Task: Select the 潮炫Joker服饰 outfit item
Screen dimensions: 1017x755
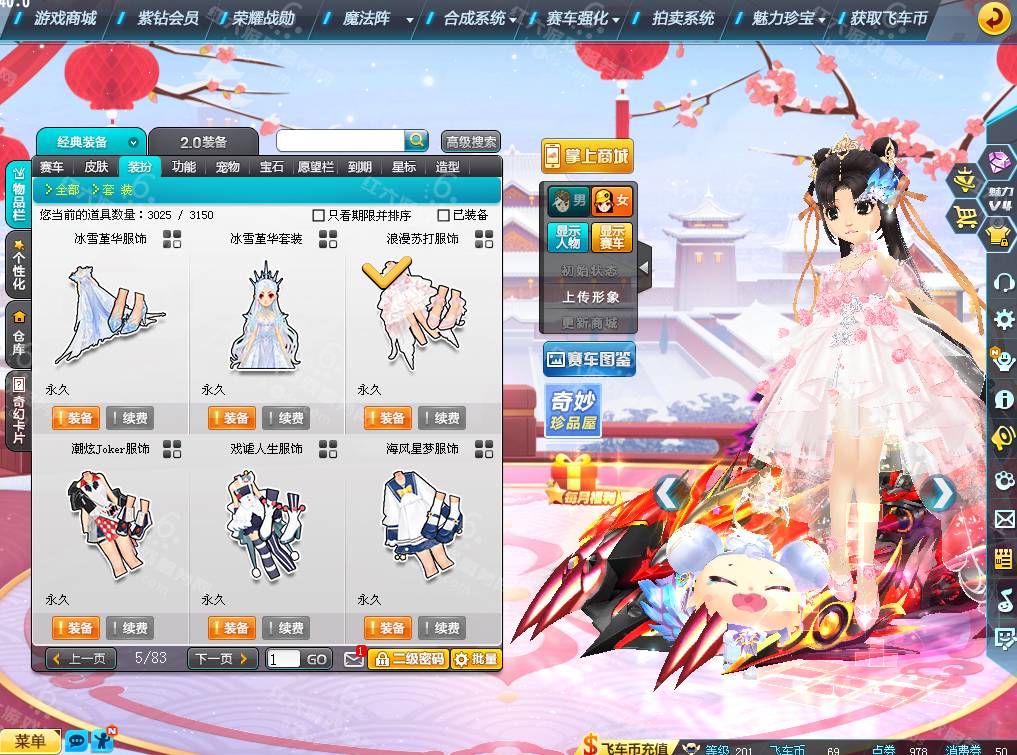Action: click(110, 523)
